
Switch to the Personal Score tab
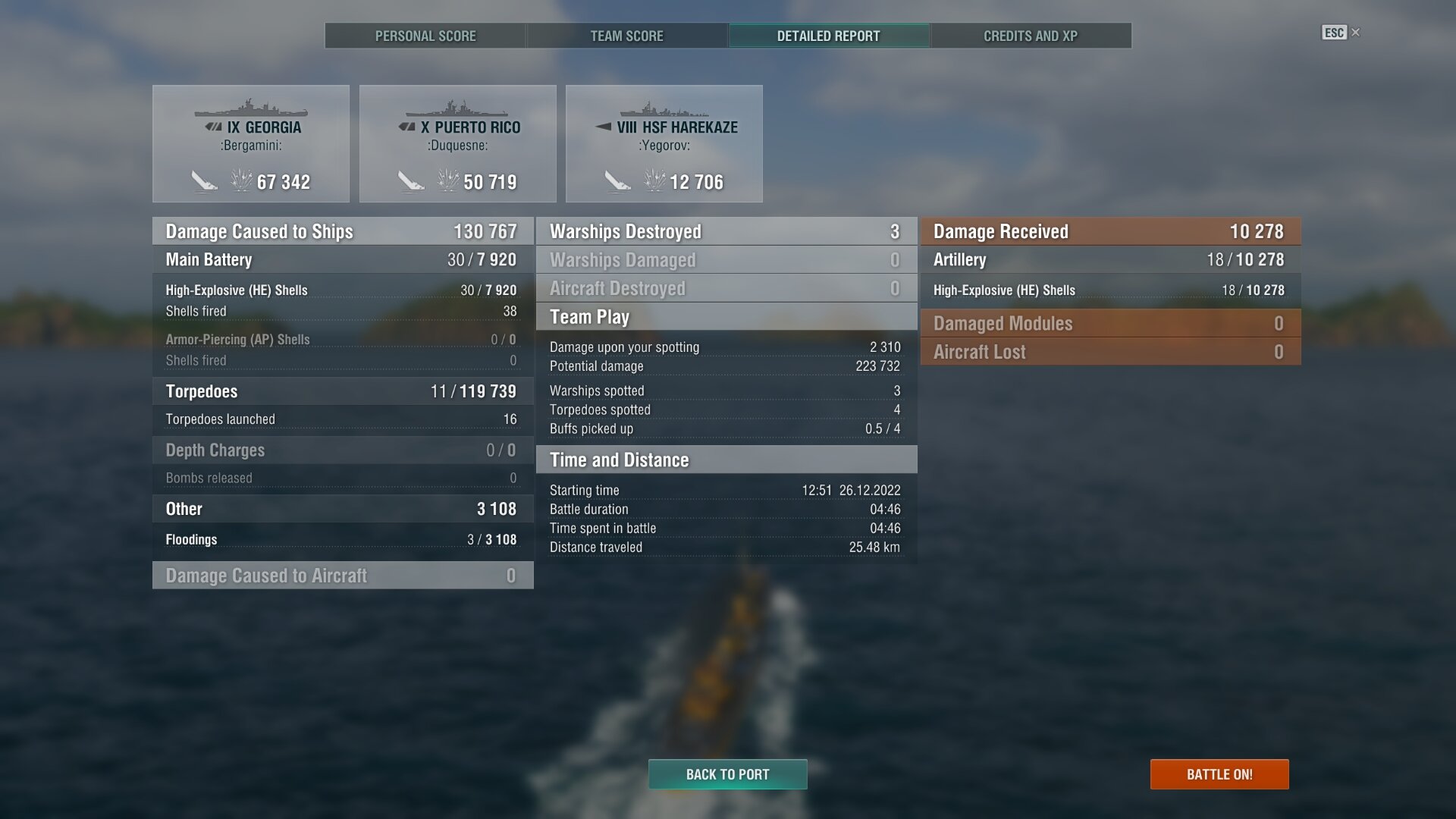click(425, 36)
